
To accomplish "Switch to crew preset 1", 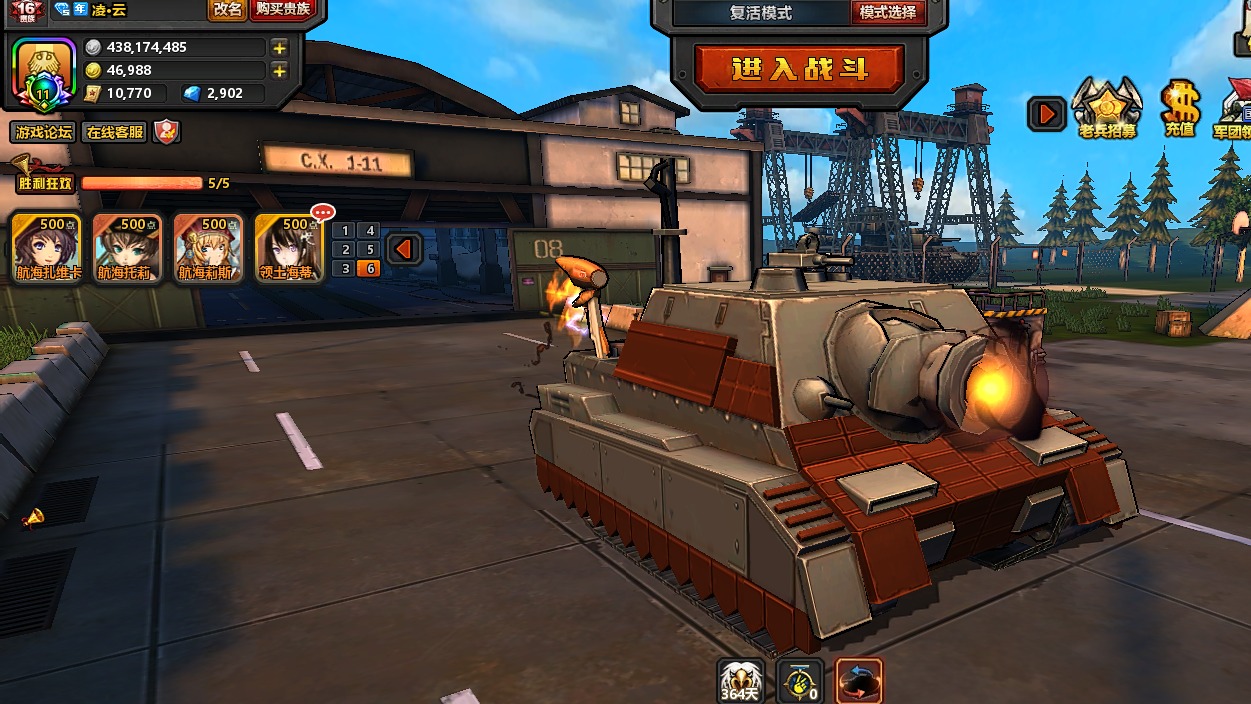I will [346, 231].
